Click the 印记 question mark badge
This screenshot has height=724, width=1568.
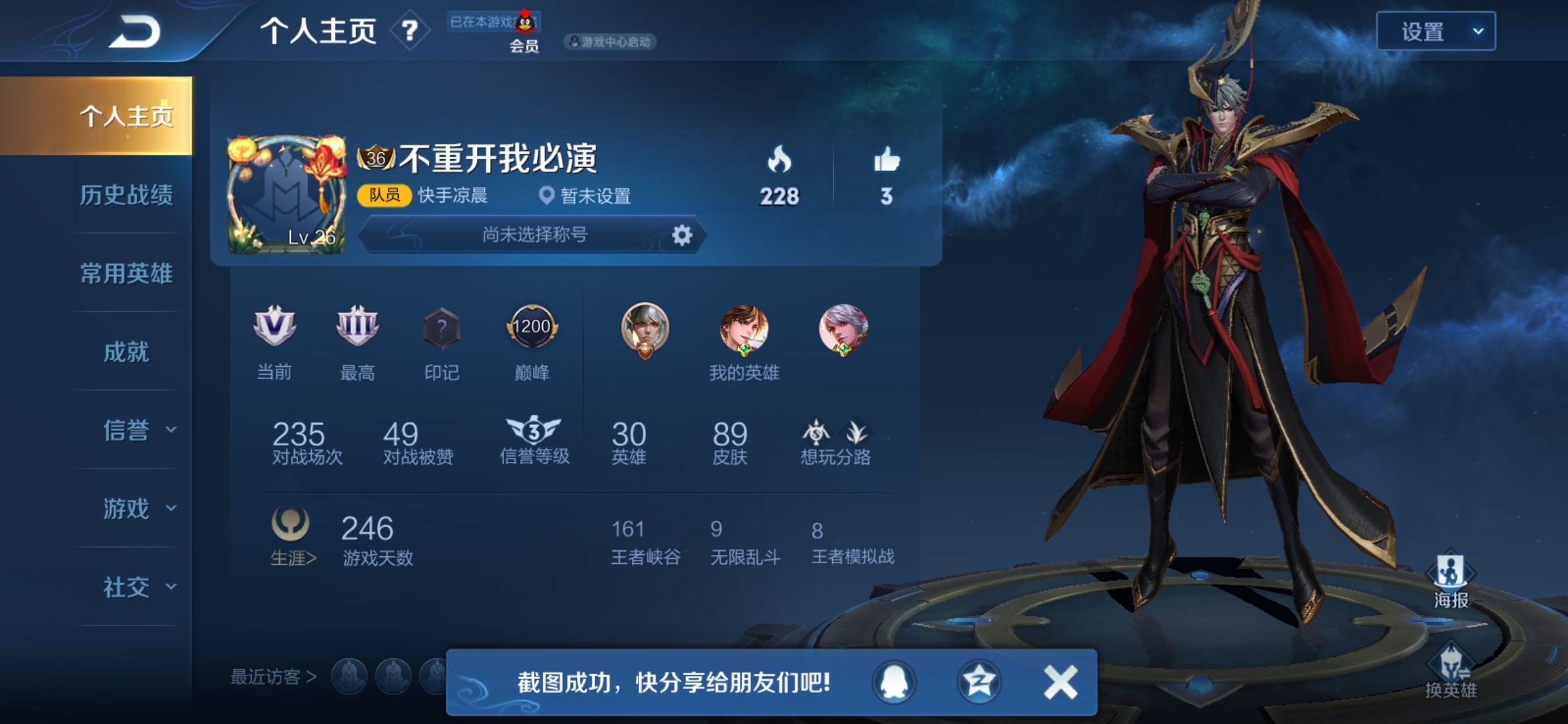tap(440, 328)
